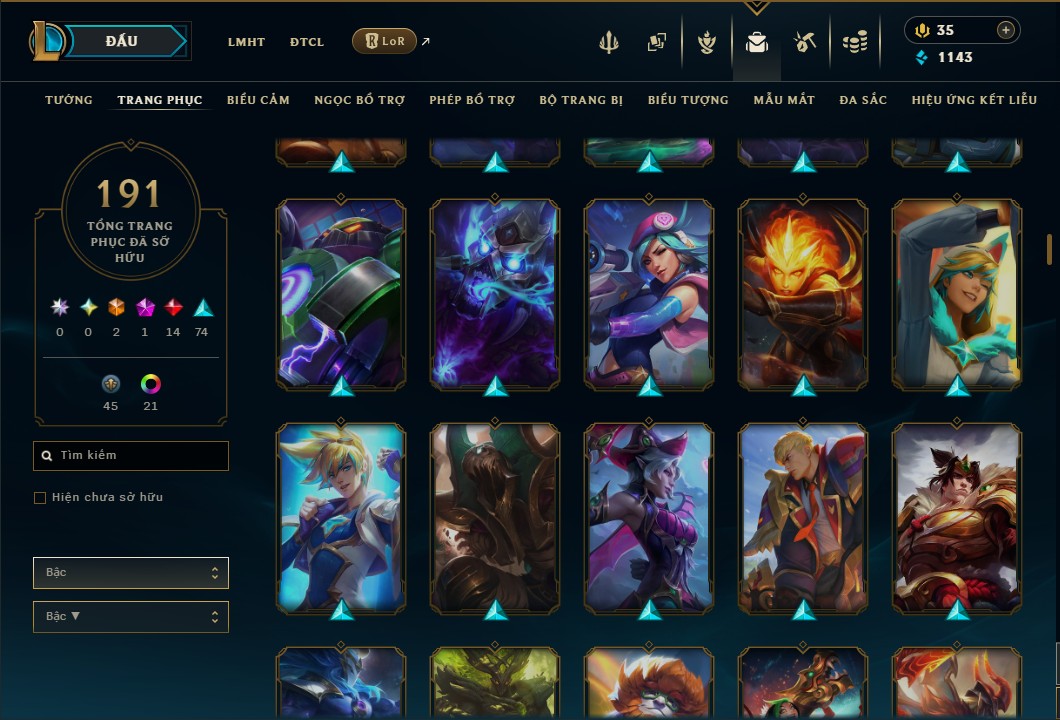The image size is (1060, 720).
Task: Open the Bậc ▼ sort dropdown
Action: point(131,617)
